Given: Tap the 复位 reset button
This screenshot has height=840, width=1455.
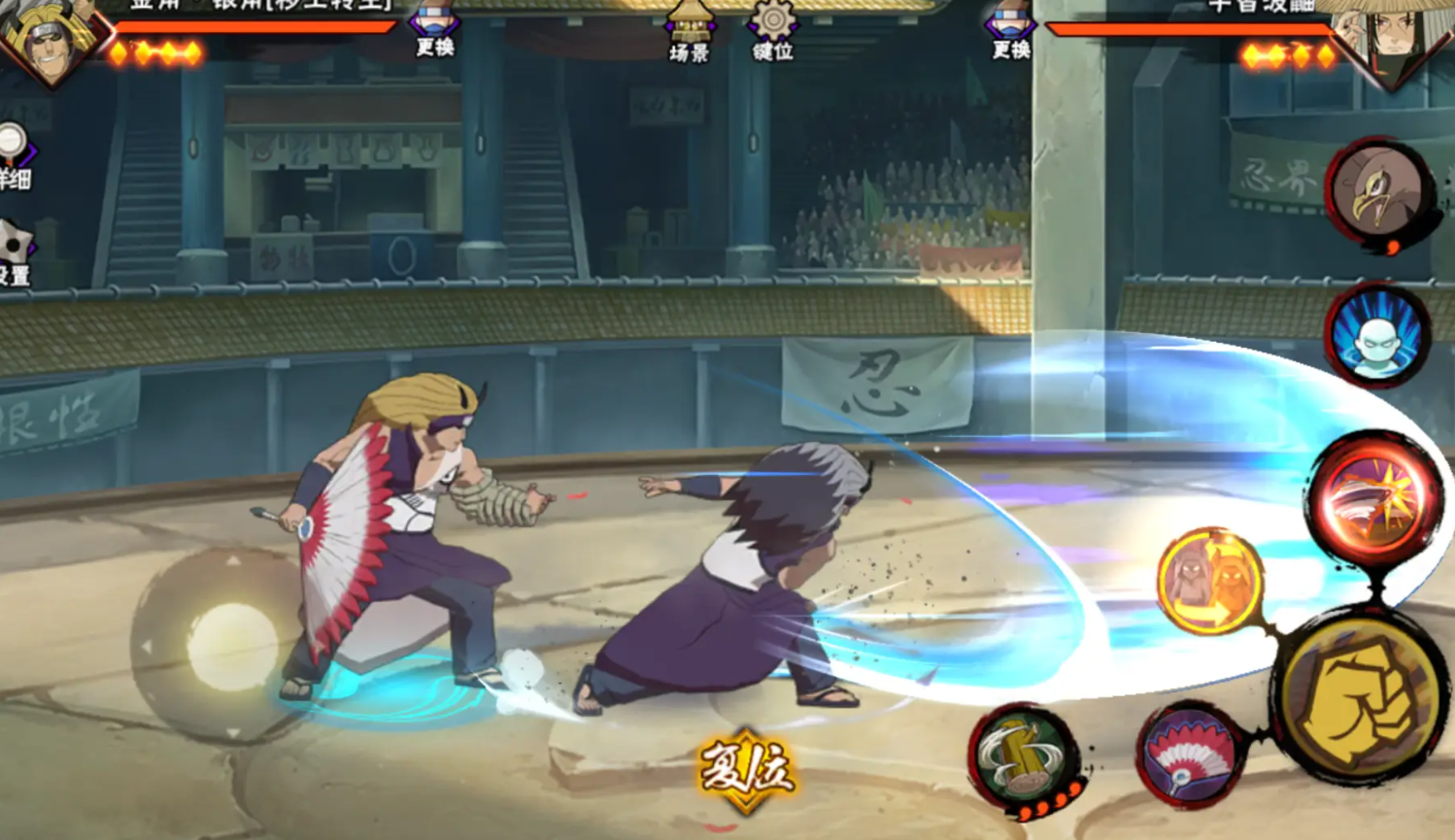Looking at the screenshot, I should (746, 769).
